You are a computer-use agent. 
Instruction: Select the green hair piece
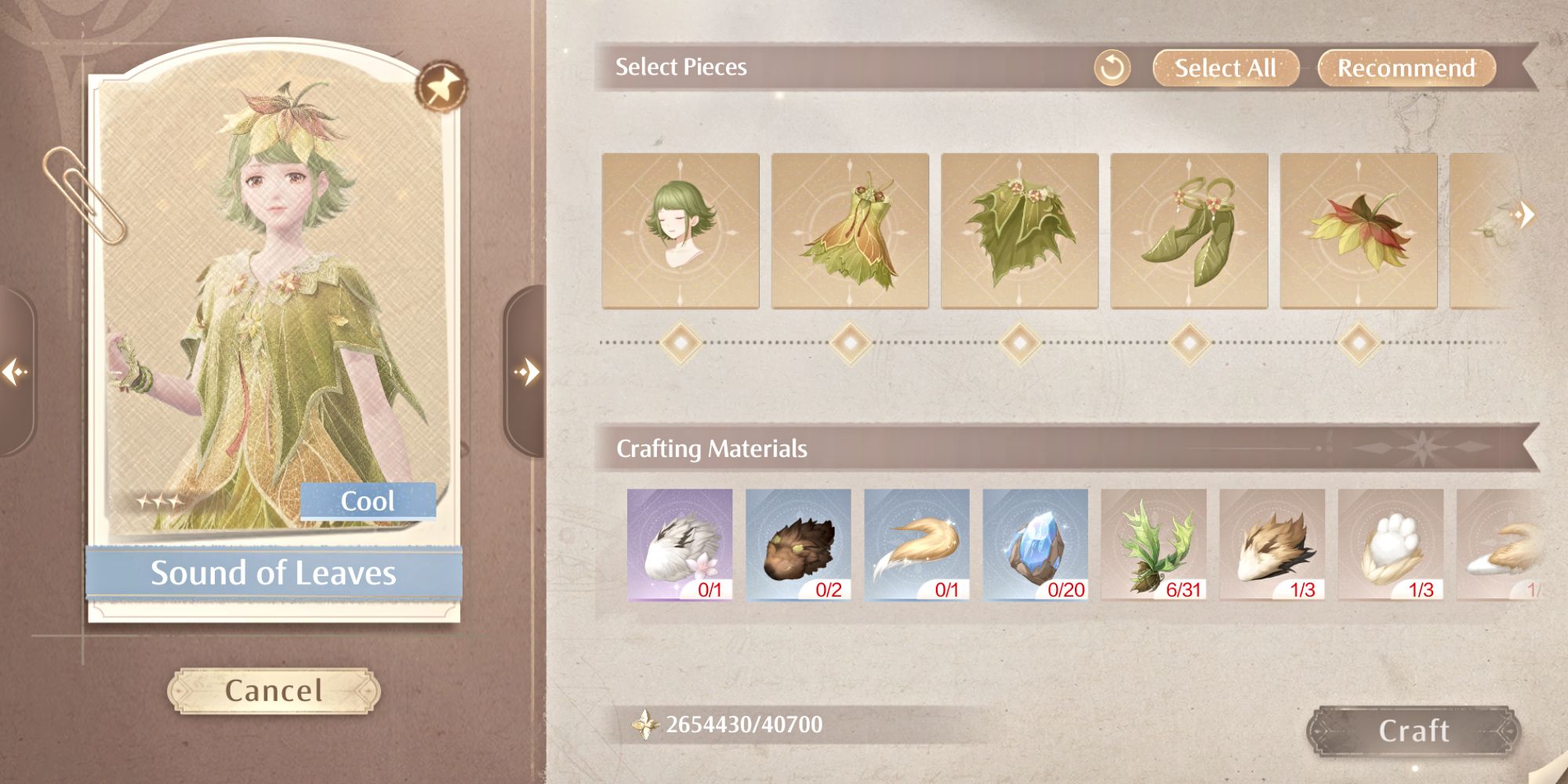(681, 230)
